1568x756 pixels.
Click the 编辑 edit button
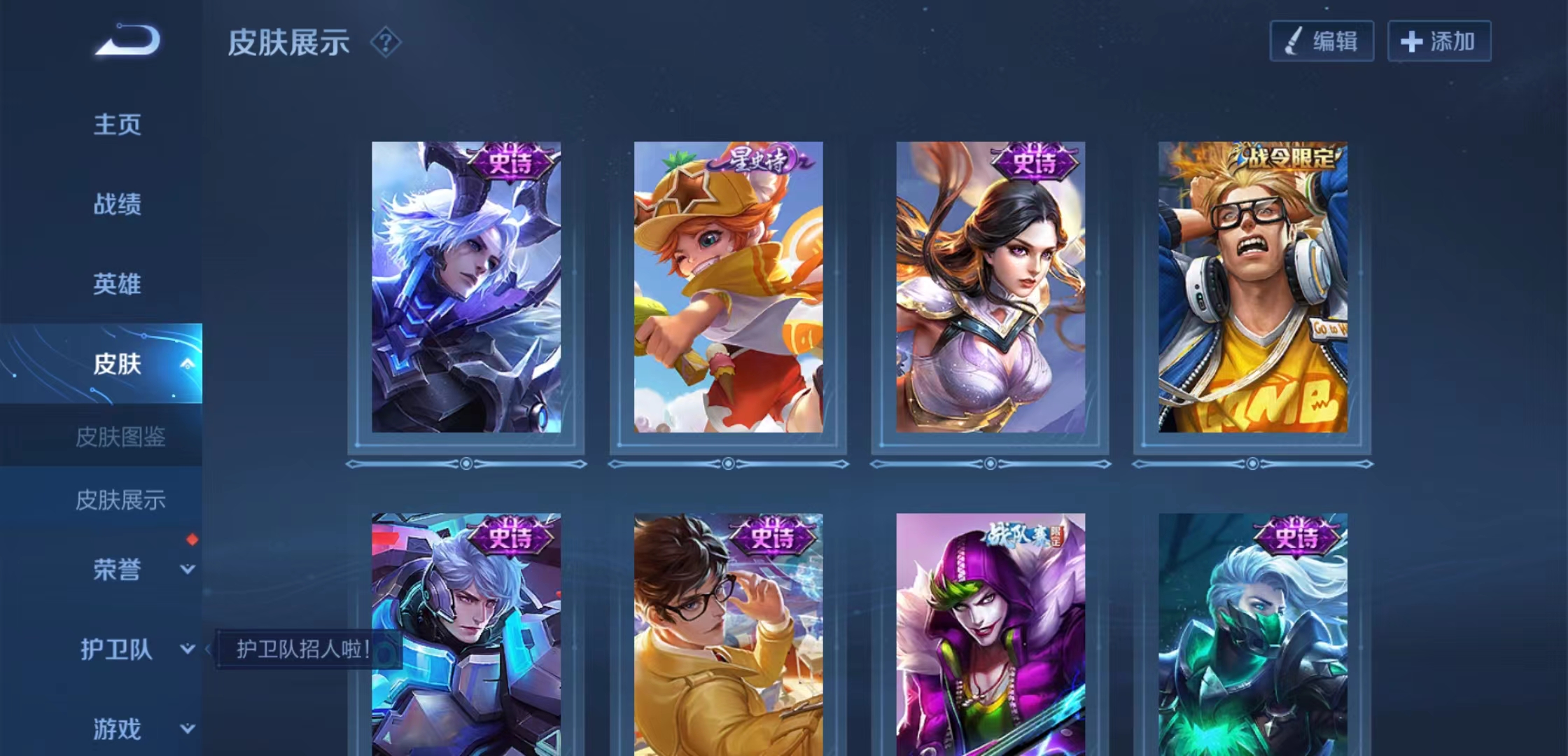(1322, 41)
